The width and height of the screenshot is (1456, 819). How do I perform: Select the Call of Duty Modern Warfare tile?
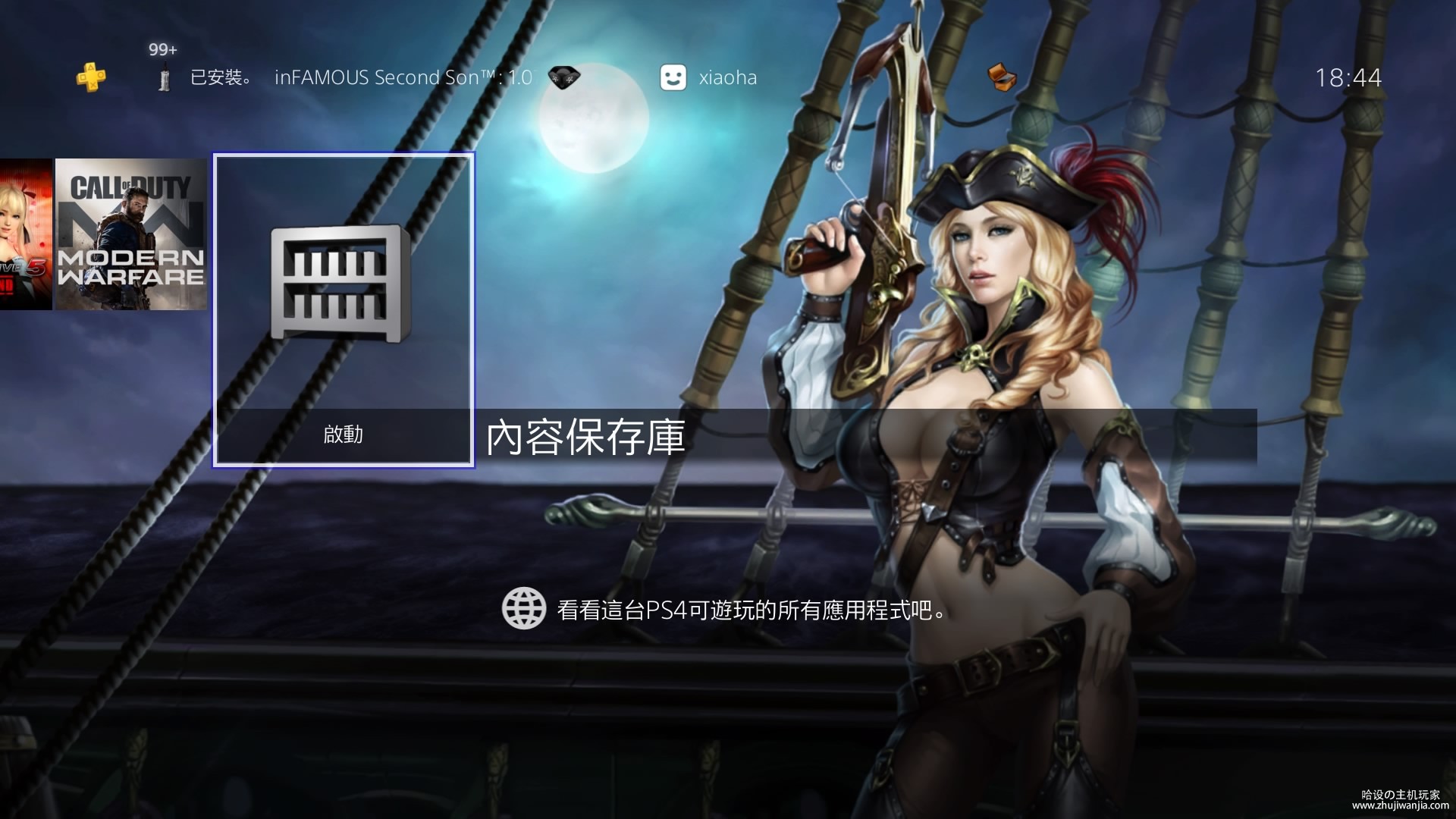pos(130,234)
